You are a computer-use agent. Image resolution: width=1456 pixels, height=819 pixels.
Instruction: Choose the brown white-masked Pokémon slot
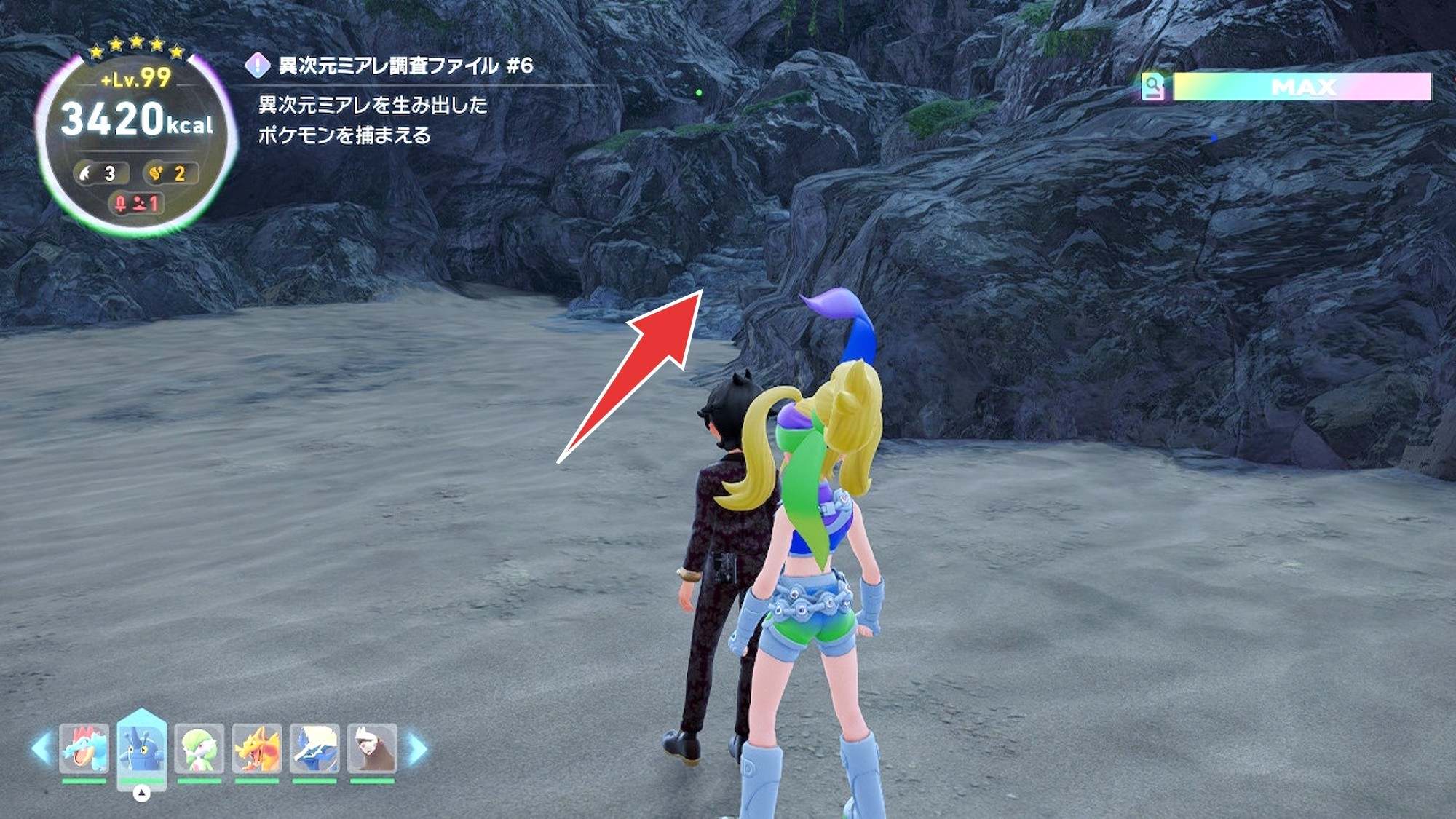(372, 748)
